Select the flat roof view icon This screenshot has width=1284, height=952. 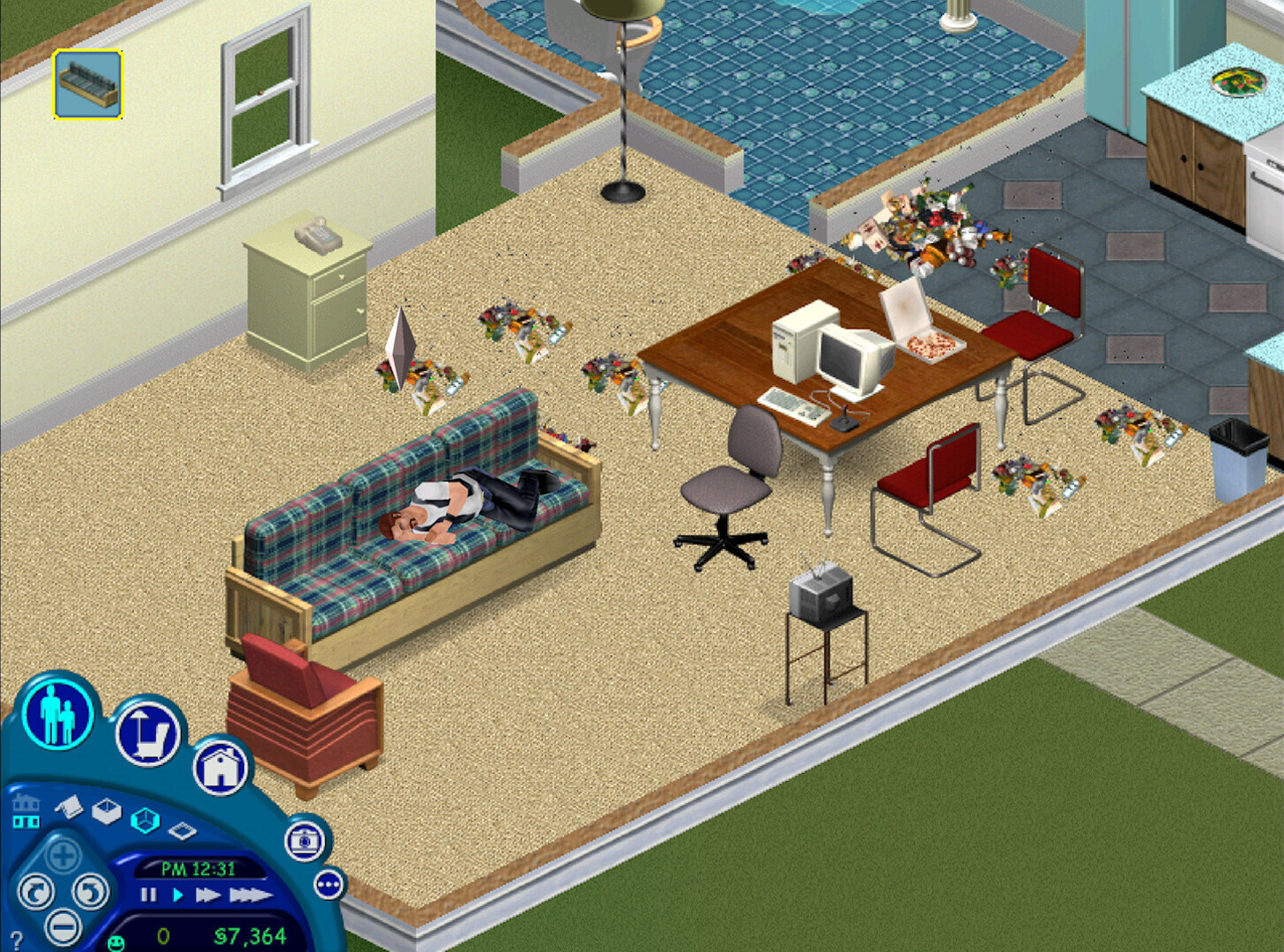pos(67,807)
